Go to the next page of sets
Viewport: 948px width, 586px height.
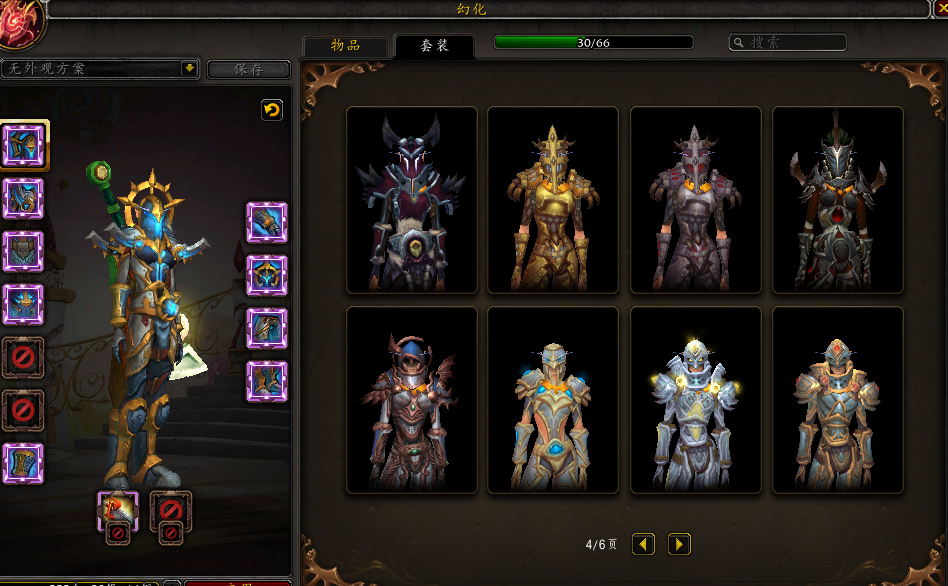(679, 544)
